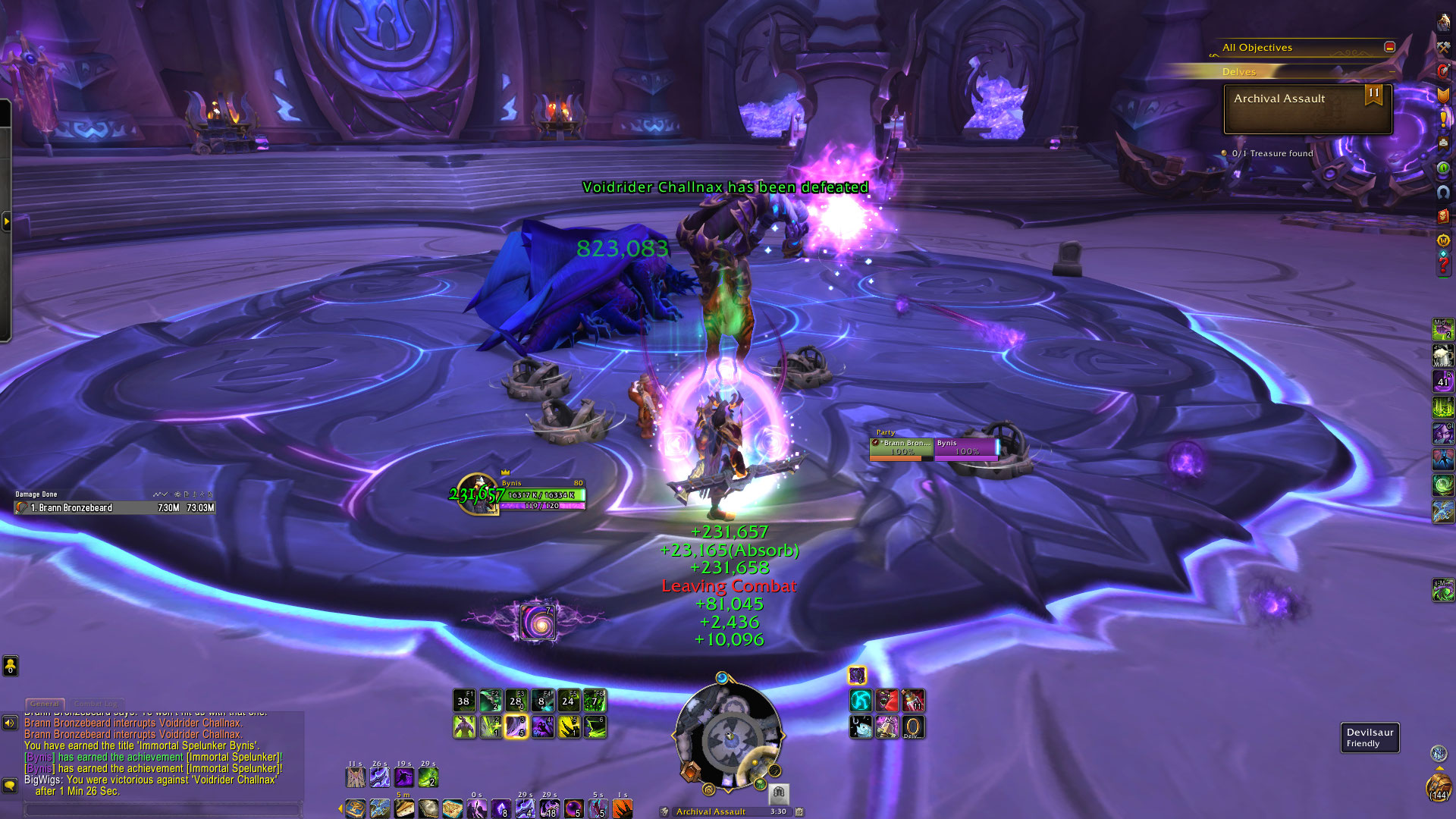Collapse the All Objectives tracker
The image size is (1456, 819).
1389,47
